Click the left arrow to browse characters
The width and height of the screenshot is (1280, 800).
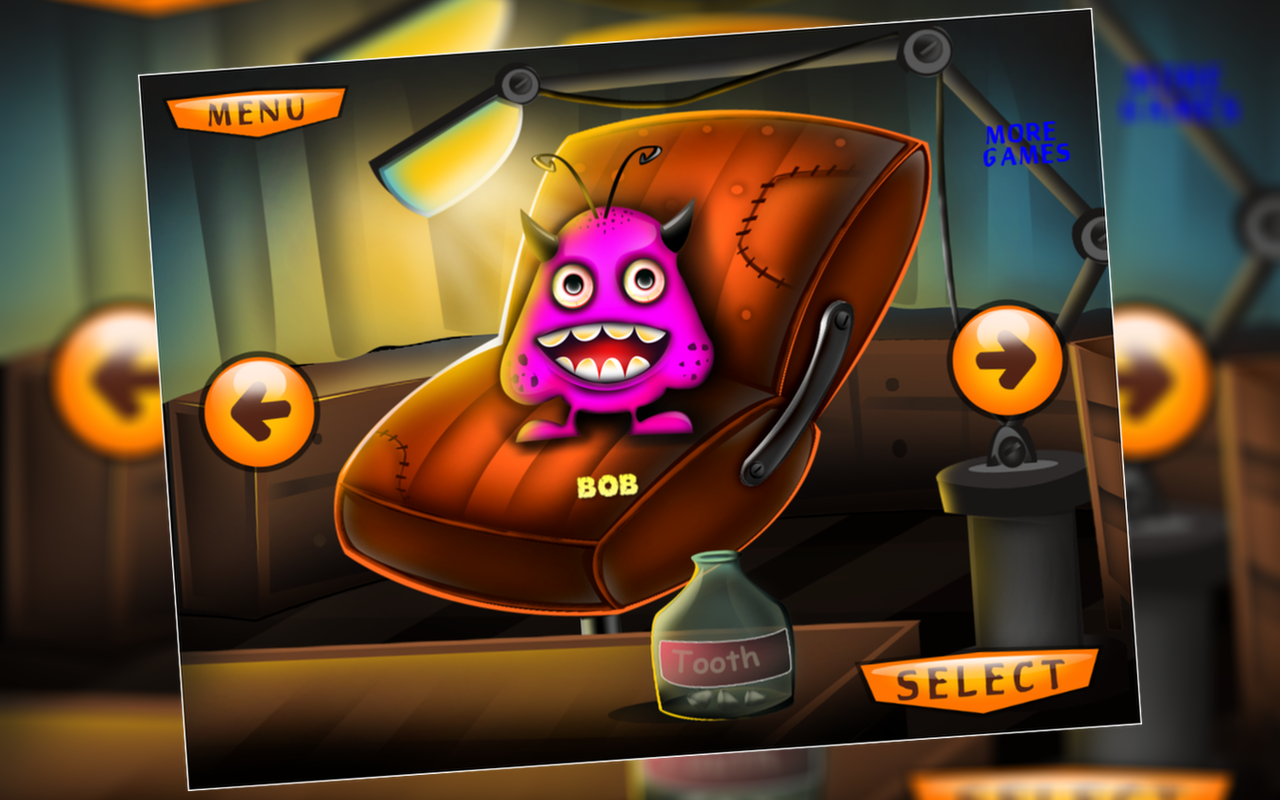258,410
